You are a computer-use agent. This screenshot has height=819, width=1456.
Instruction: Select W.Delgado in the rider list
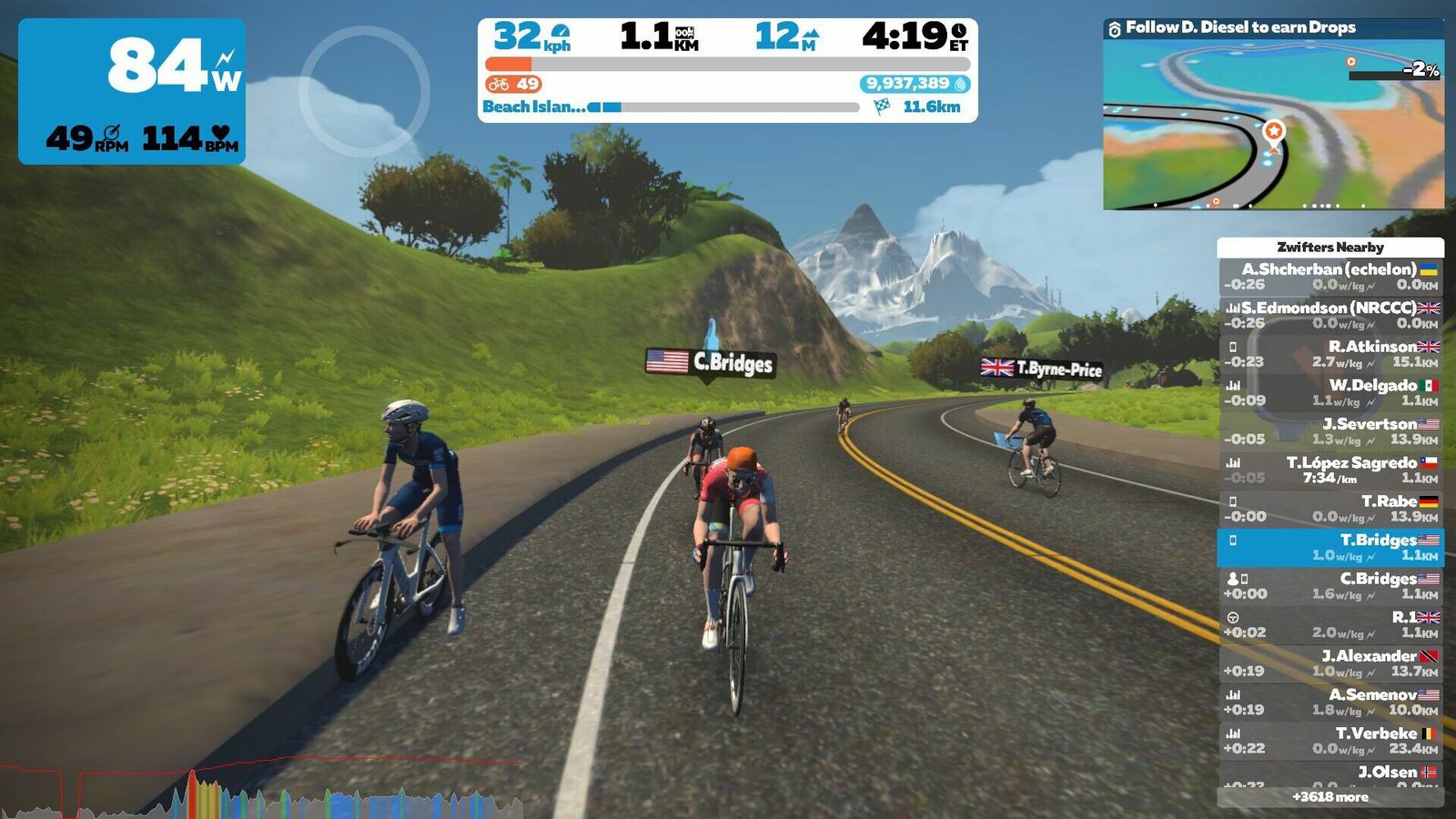(1330, 392)
